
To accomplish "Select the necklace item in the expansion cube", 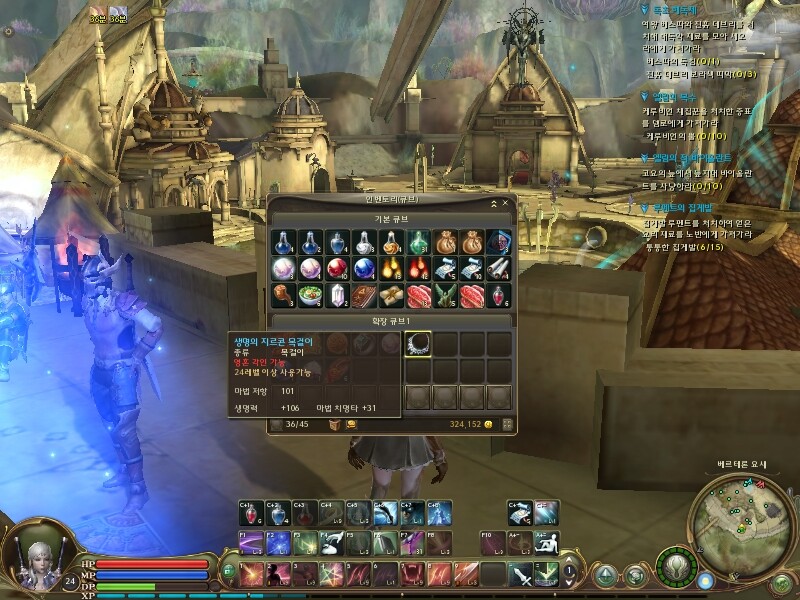I will [417, 345].
